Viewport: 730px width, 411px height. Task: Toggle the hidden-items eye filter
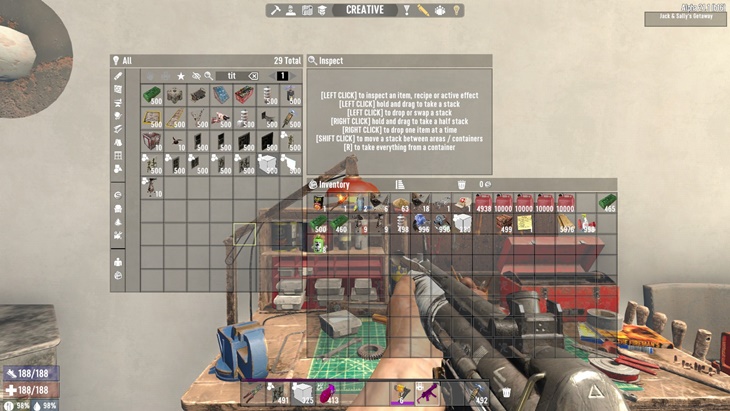pos(196,76)
